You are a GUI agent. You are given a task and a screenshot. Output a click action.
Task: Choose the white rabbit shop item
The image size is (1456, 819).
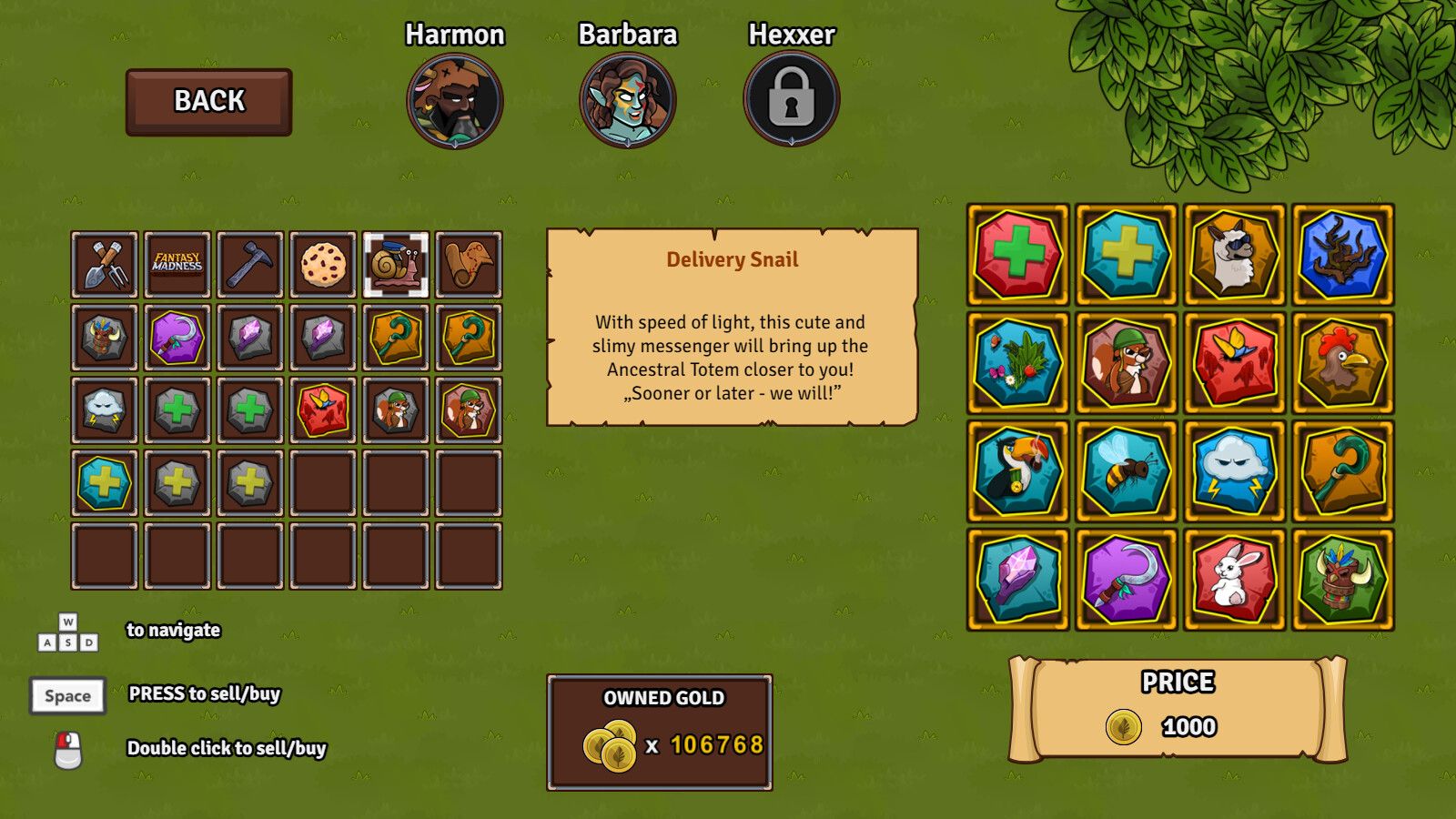(1234, 580)
